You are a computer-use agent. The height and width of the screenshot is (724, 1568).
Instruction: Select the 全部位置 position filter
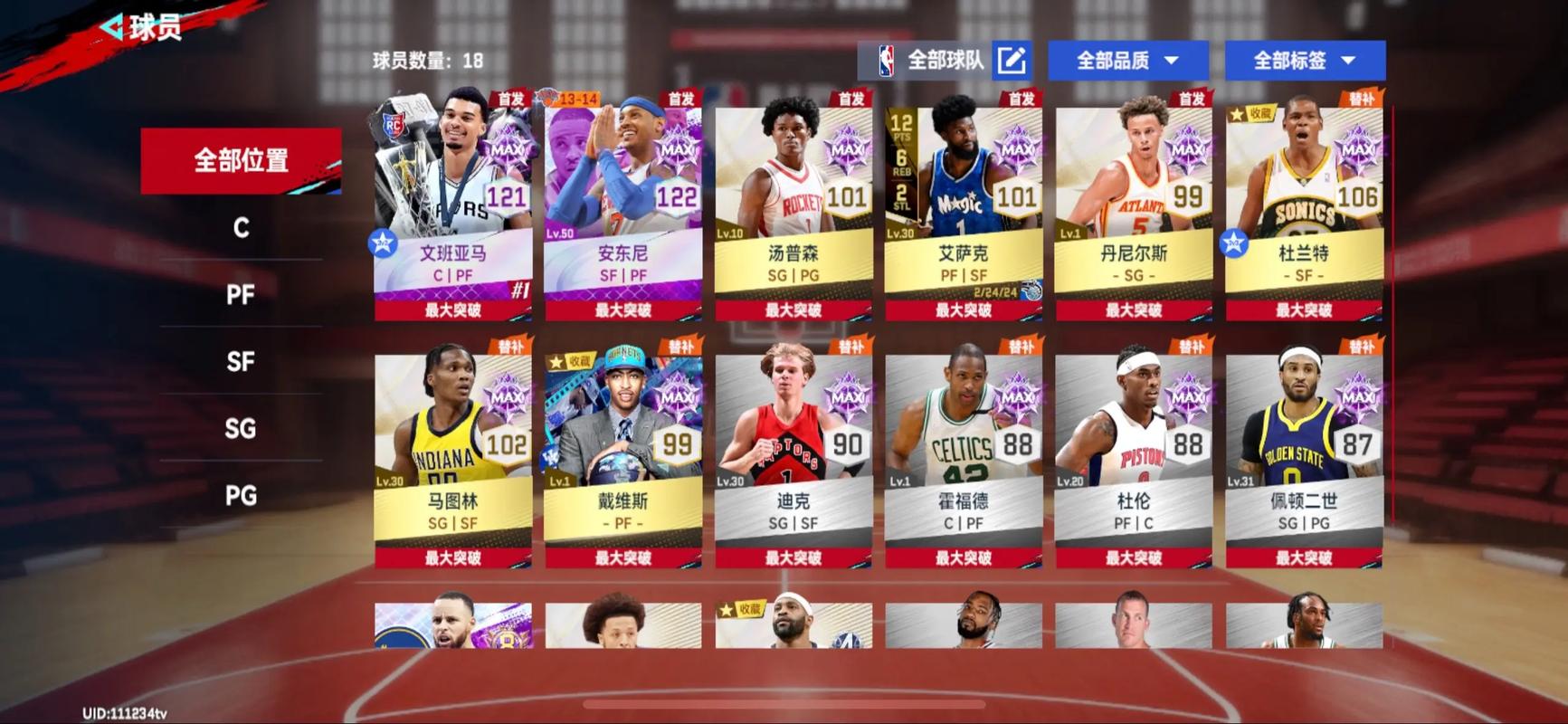click(x=240, y=159)
